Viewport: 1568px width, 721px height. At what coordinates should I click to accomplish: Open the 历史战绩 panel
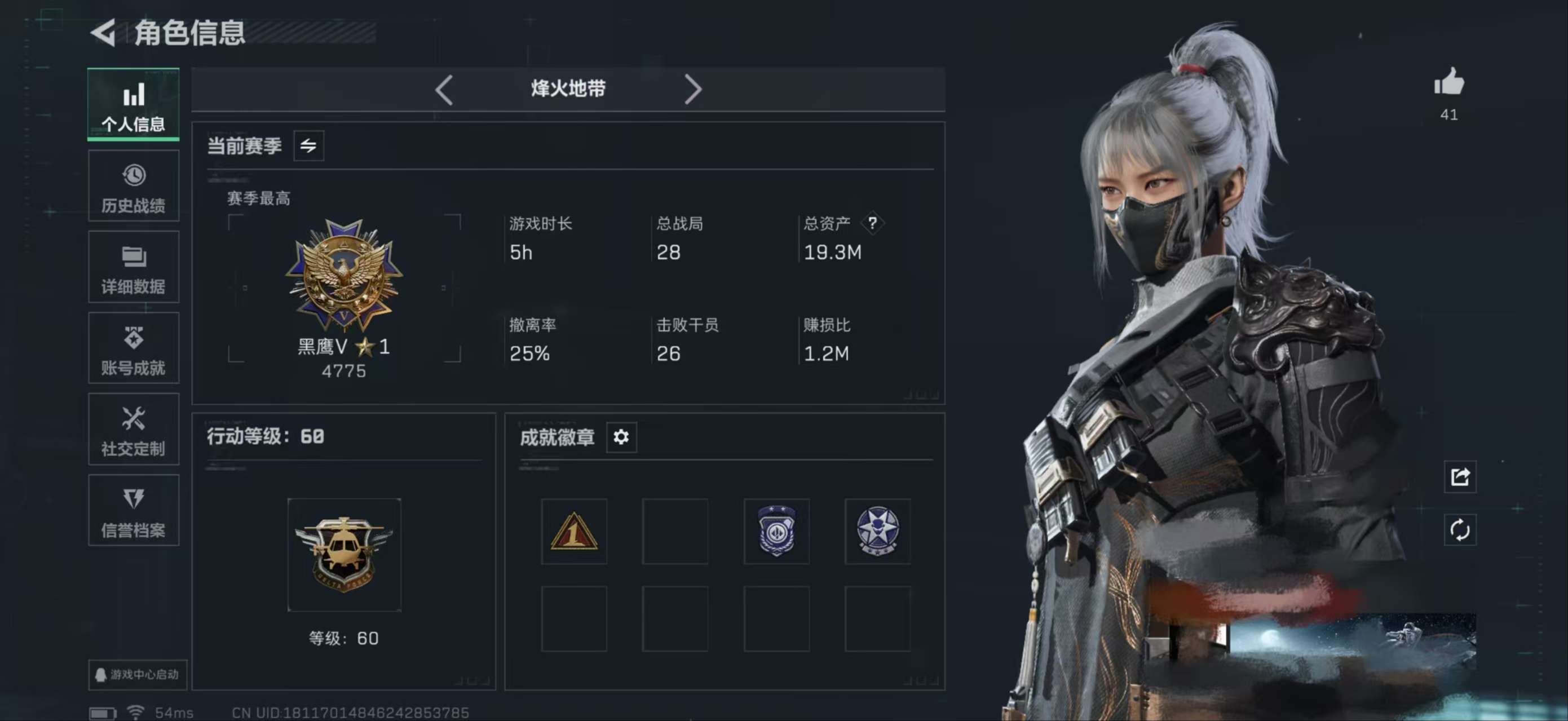[133, 186]
